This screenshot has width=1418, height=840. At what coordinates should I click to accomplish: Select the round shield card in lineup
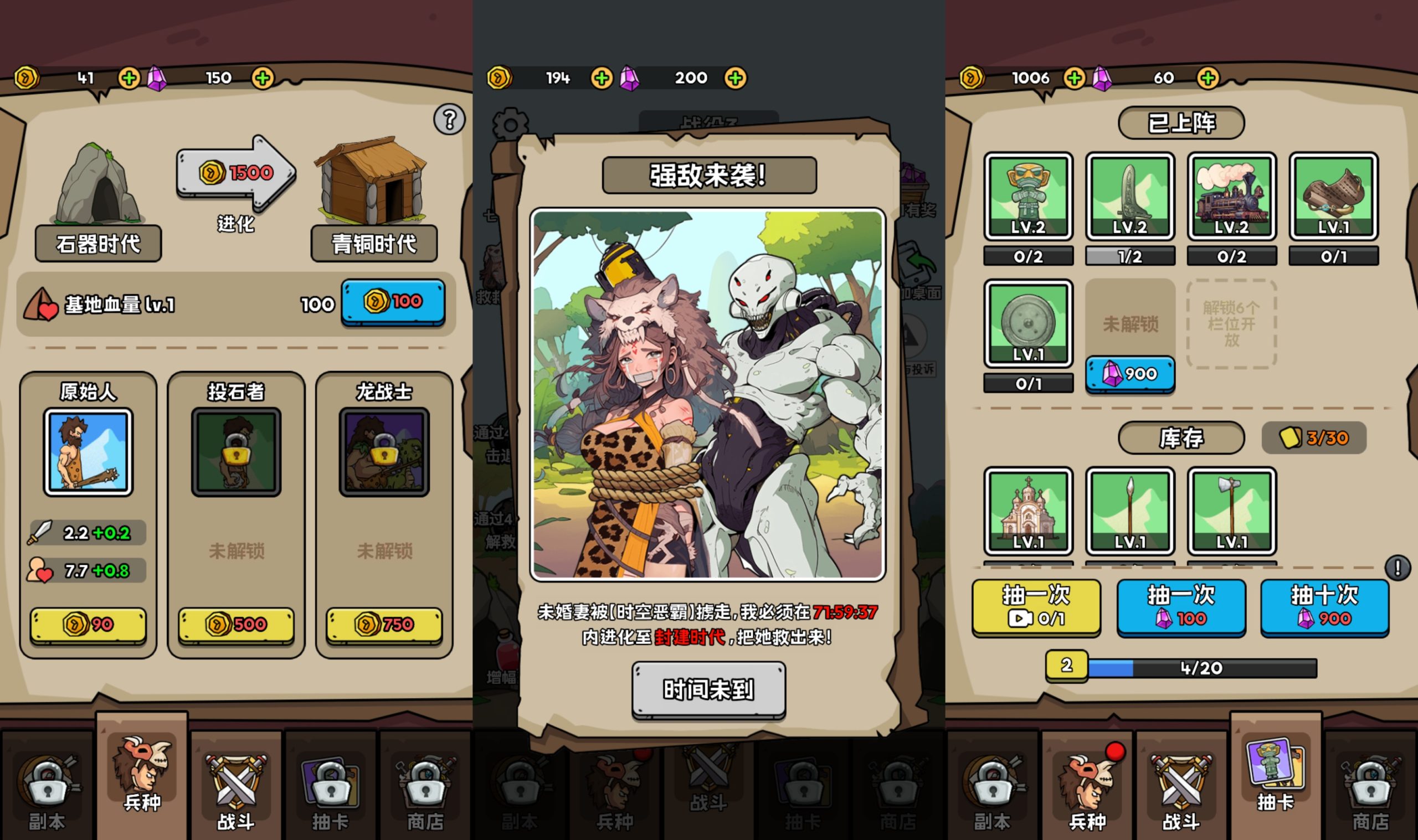tap(1028, 324)
